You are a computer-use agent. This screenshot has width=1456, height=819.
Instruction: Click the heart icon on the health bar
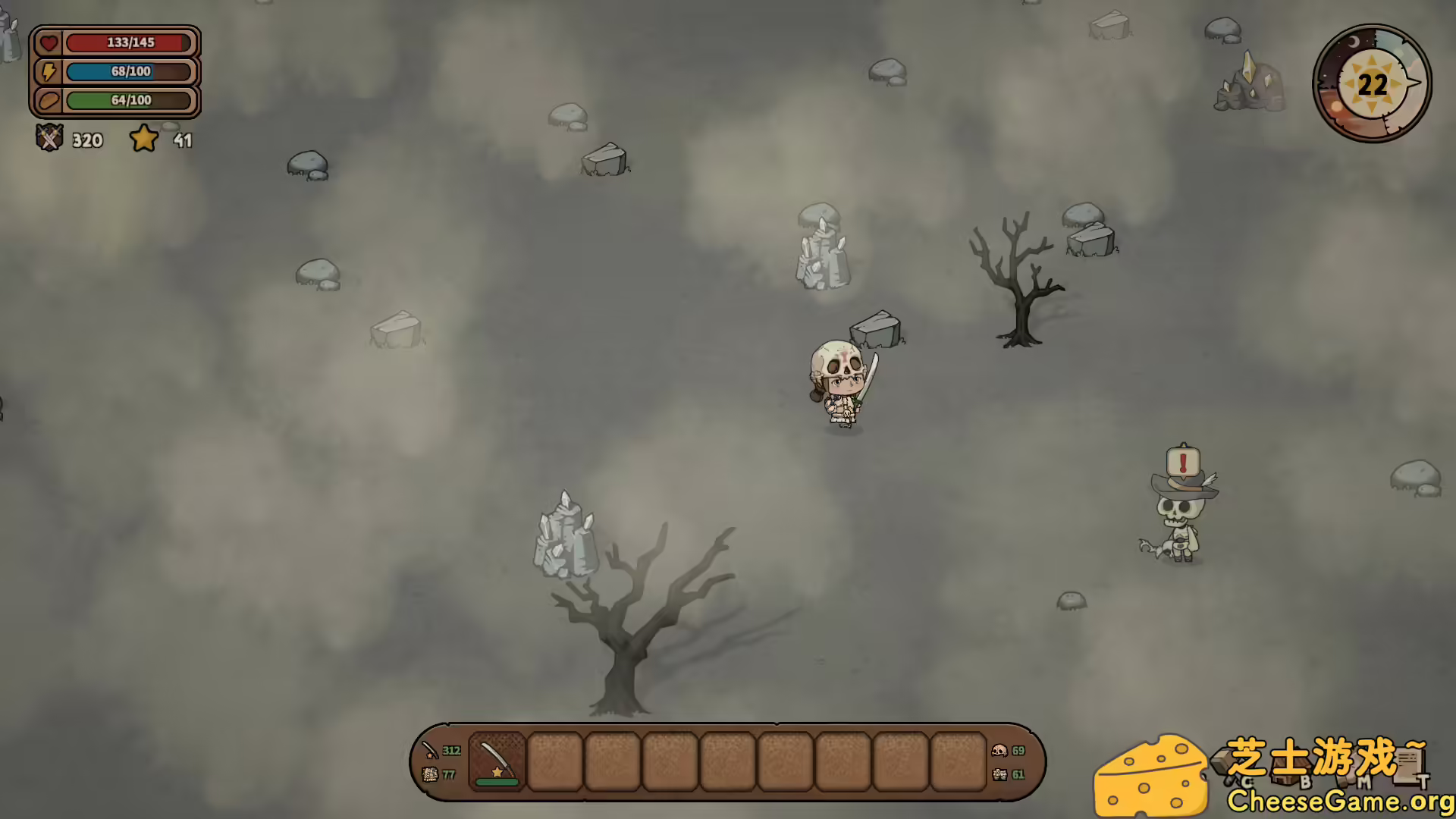tap(49, 43)
